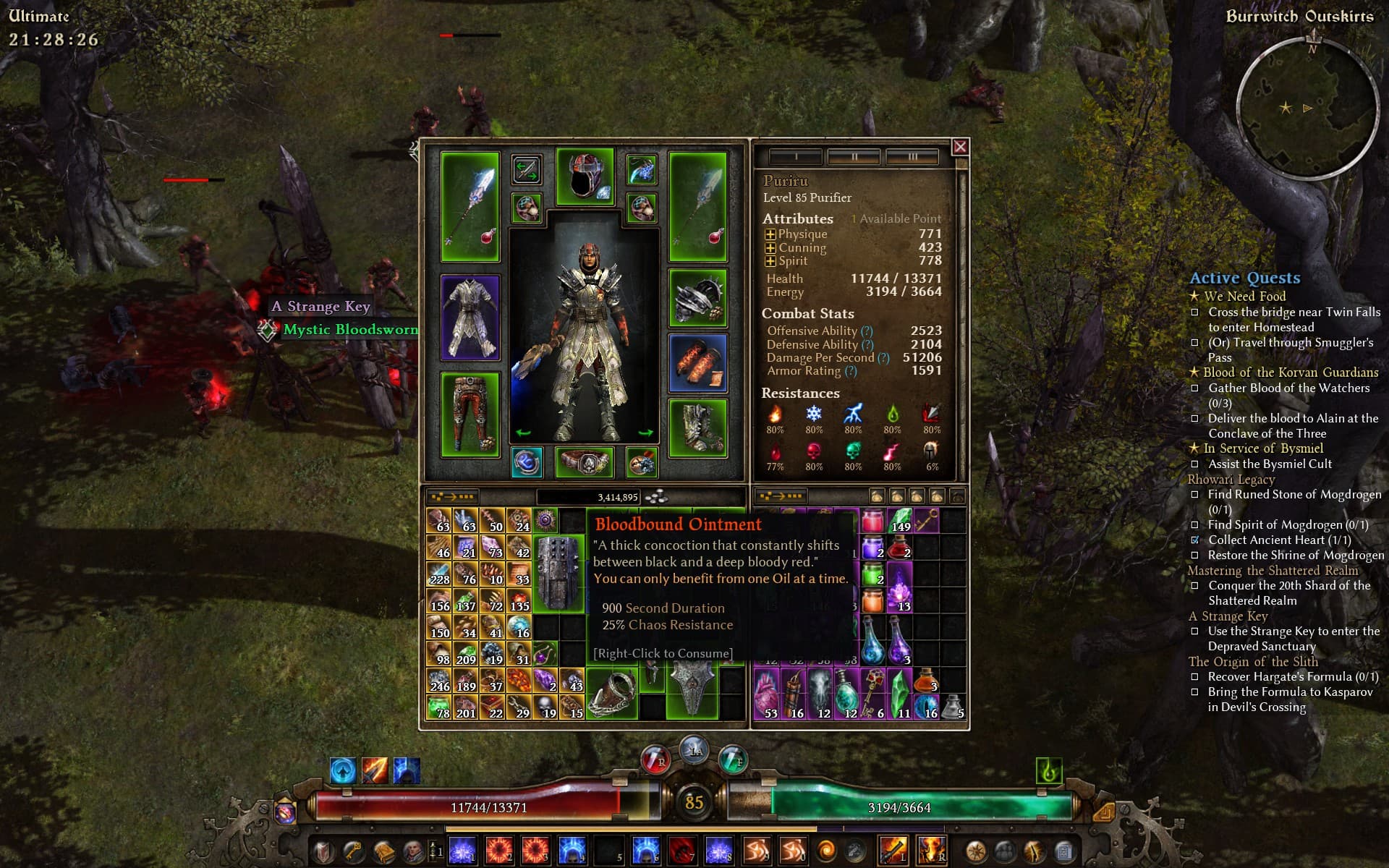
Task: Click the equipped pants slot
Action: click(470, 414)
